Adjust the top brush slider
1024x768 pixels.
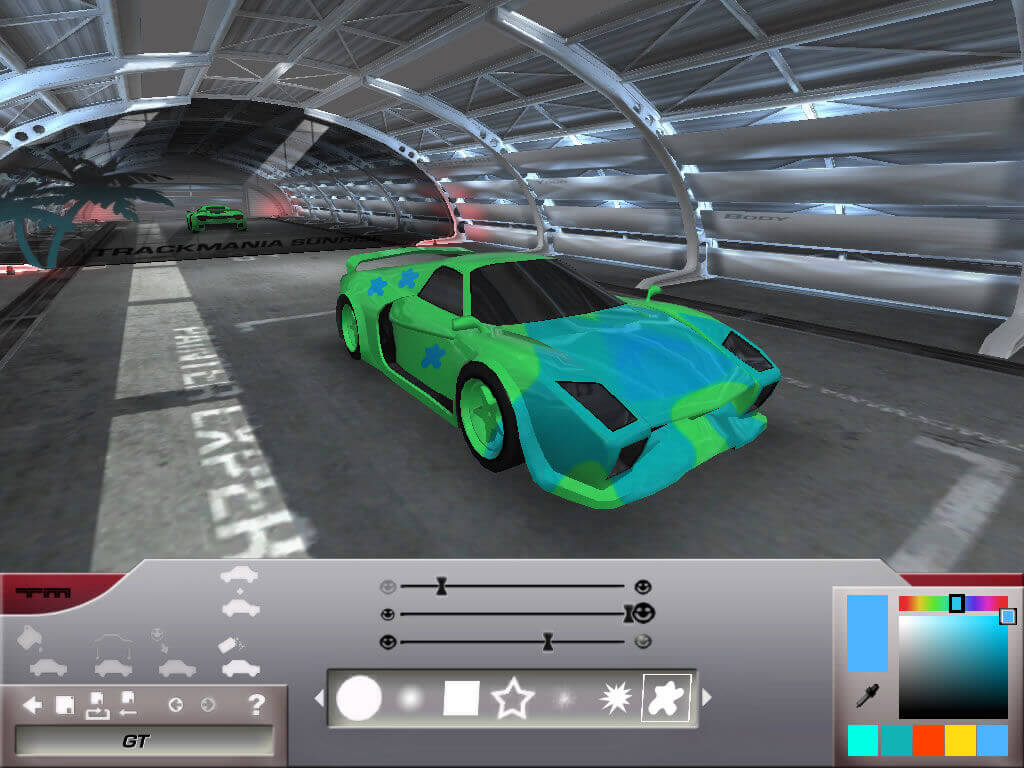click(441, 586)
